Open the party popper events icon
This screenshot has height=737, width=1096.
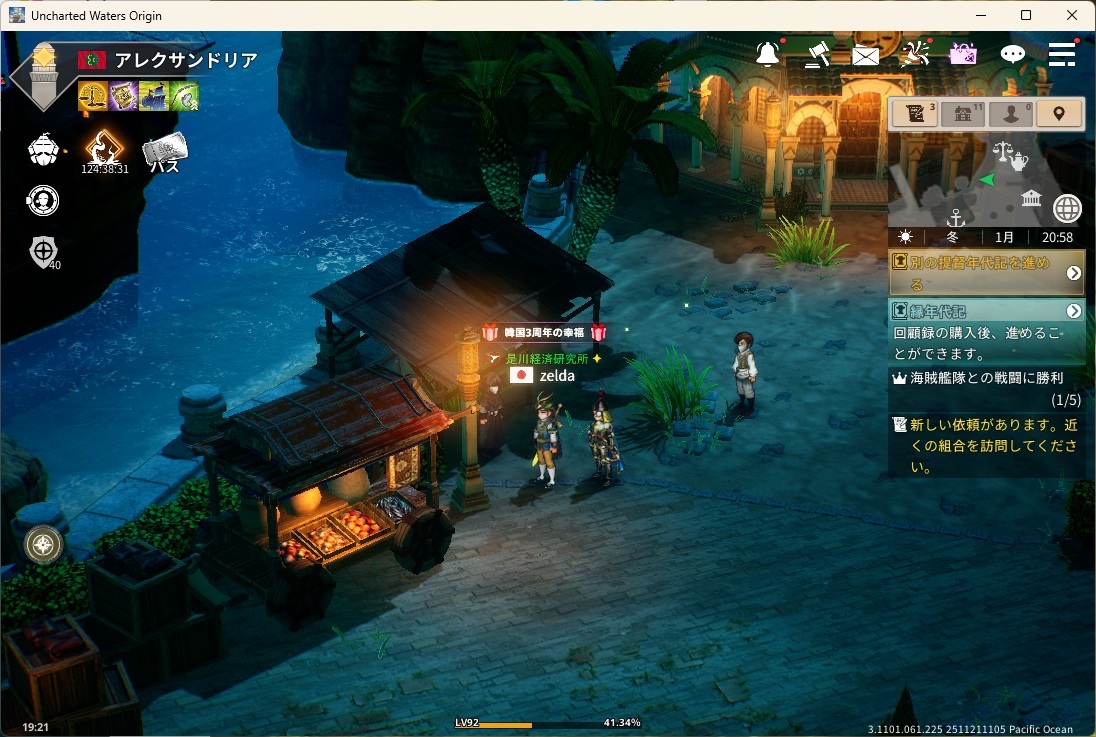point(915,54)
